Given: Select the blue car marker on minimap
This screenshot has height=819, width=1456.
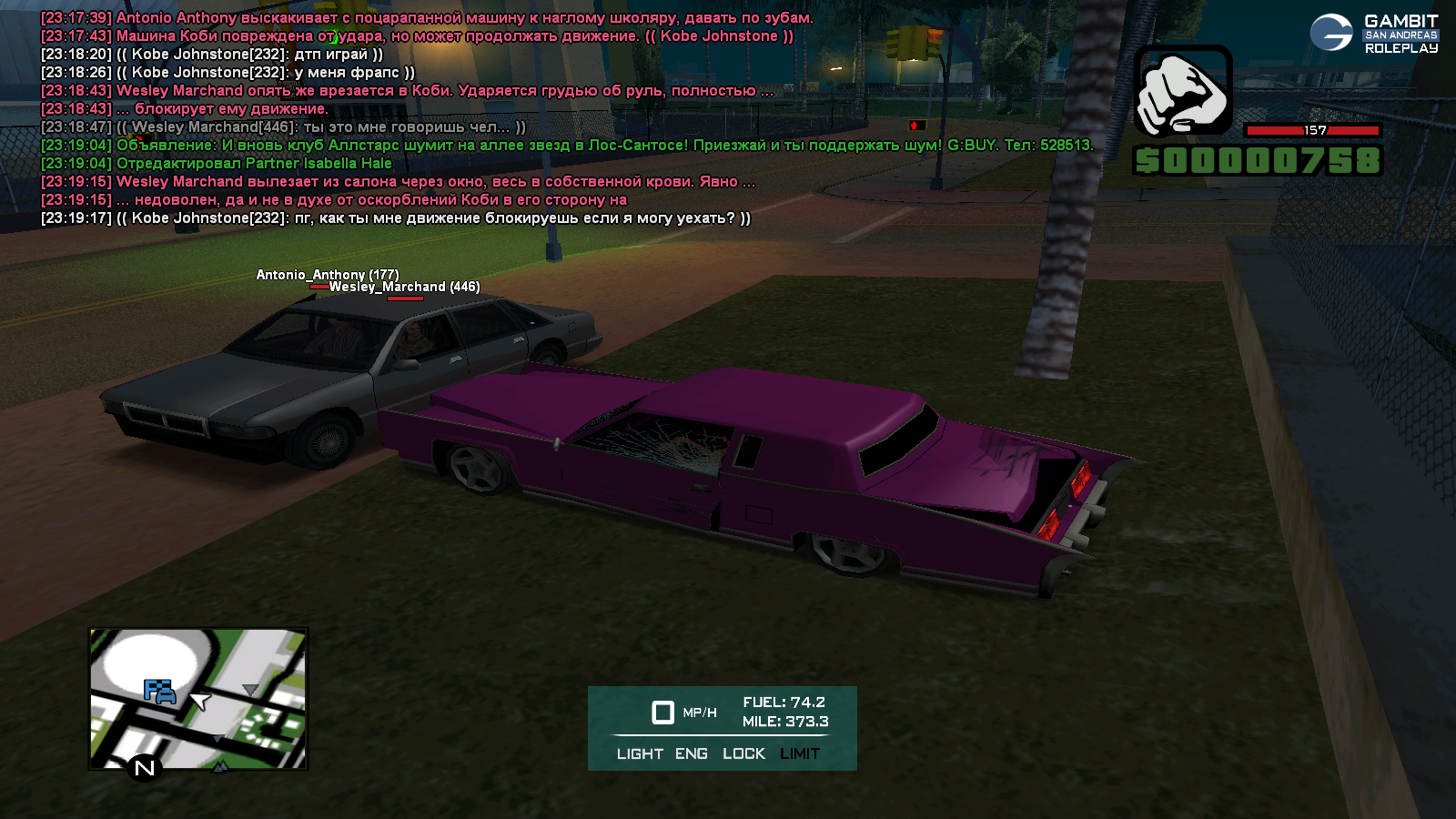Looking at the screenshot, I should click(160, 693).
